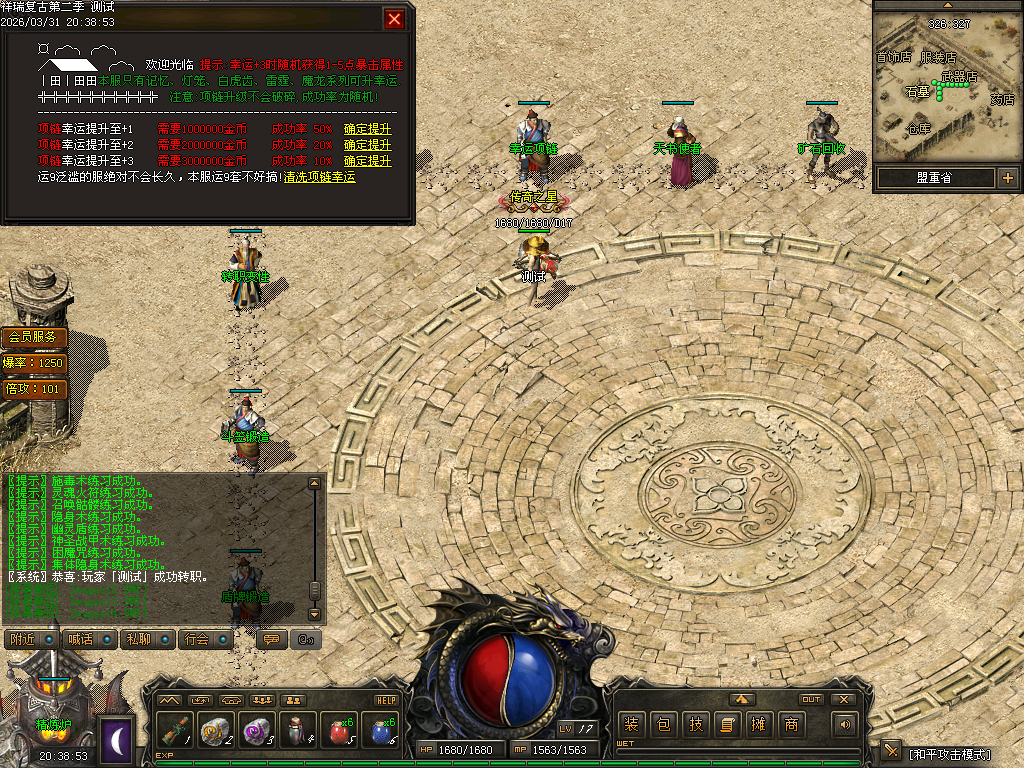
Task: Open the 商 shop button
Action: 791,724
